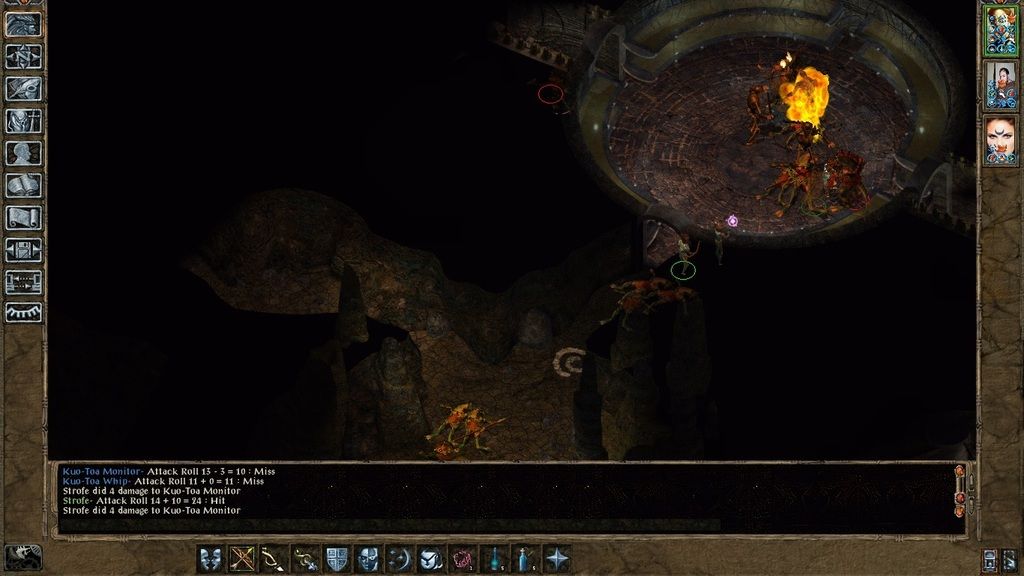Use the half-shaded face stealth ability
The width and height of the screenshot is (1024, 576).
368,558
